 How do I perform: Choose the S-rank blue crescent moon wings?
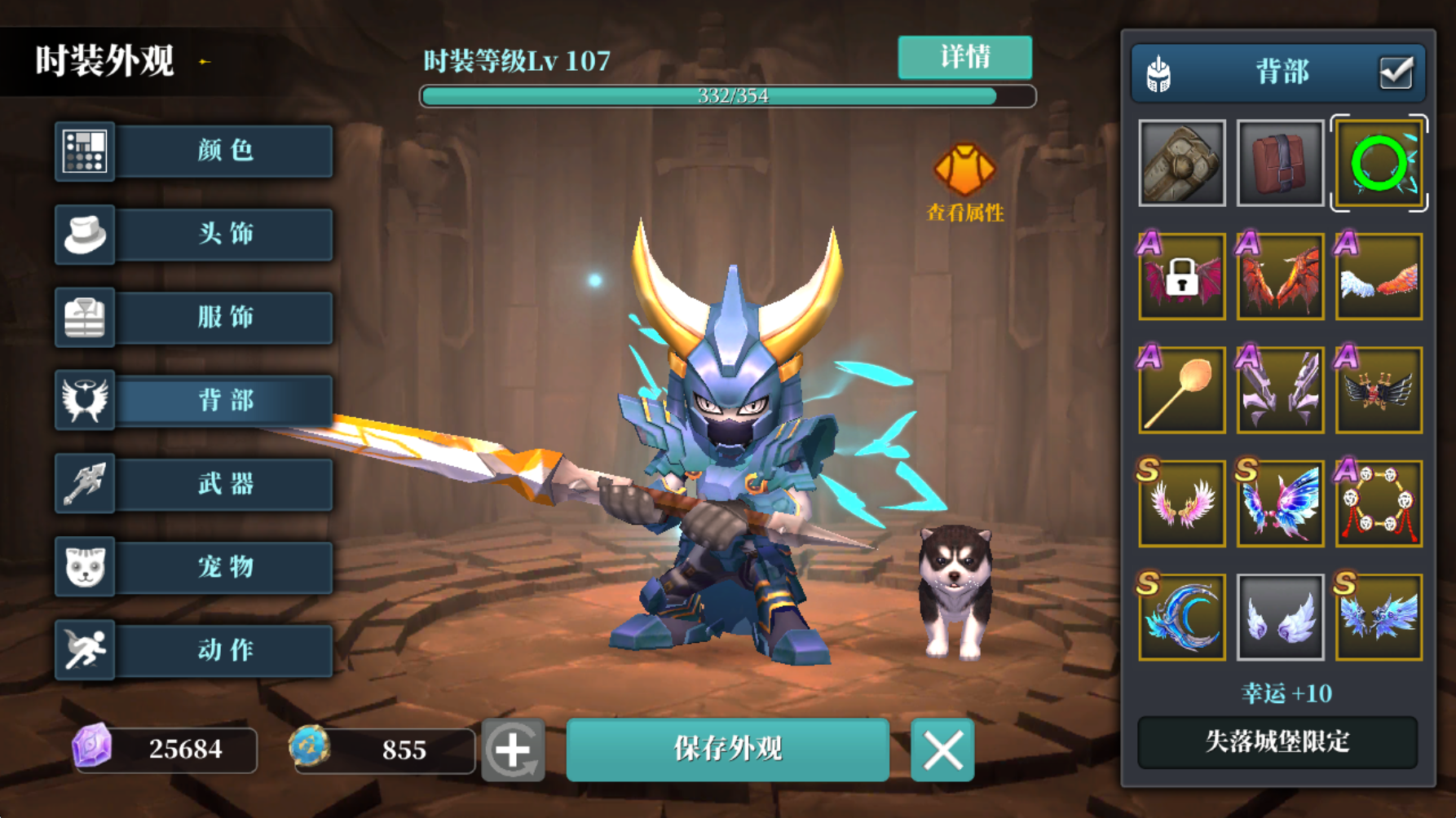pos(1181,616)
